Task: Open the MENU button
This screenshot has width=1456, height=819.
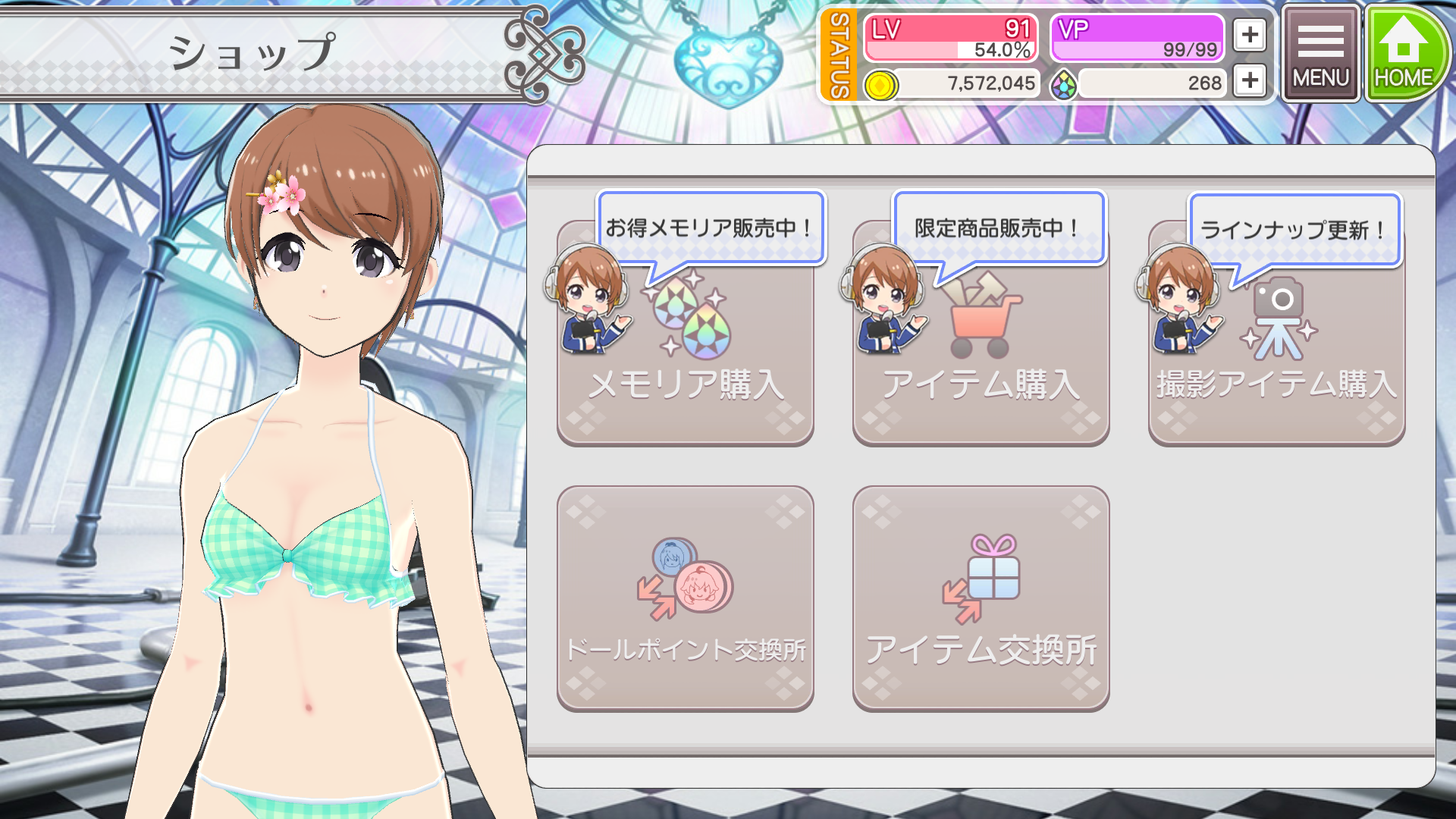Action: pyautogui.click(x=1320, y=55)
